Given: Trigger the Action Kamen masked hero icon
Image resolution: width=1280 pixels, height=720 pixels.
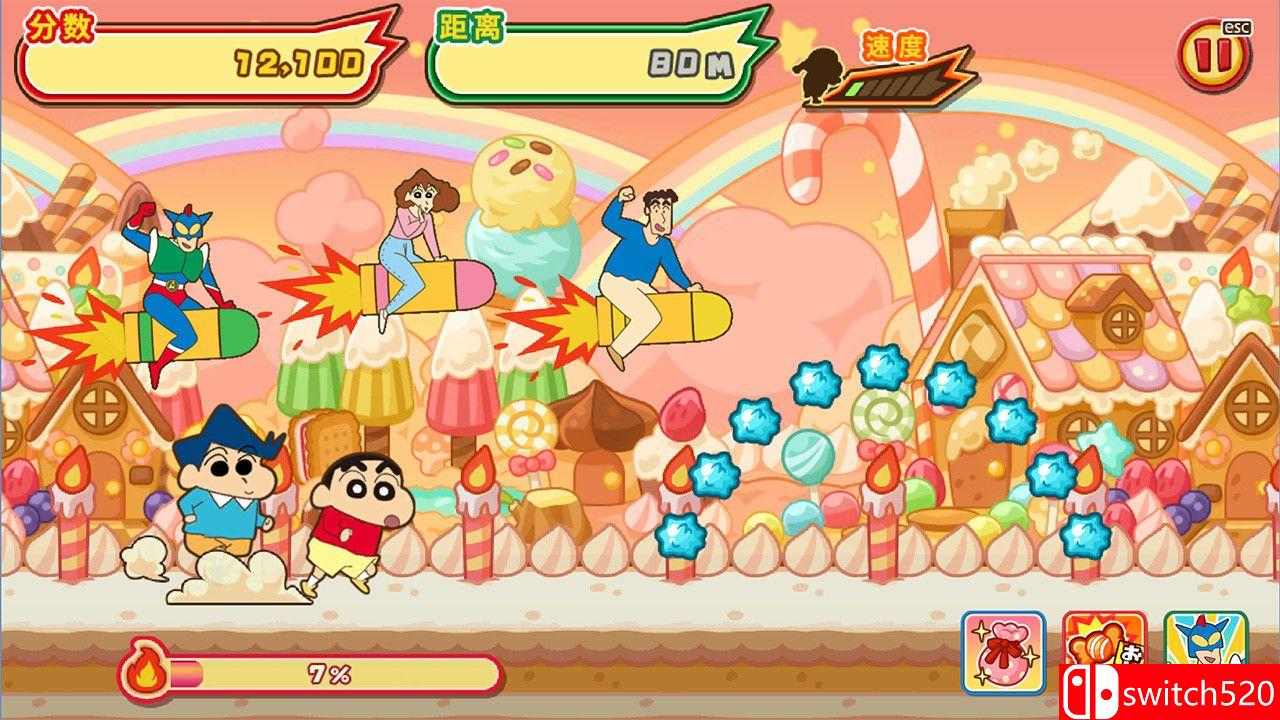Looking at the screenshot, I should coord(1206,640).
